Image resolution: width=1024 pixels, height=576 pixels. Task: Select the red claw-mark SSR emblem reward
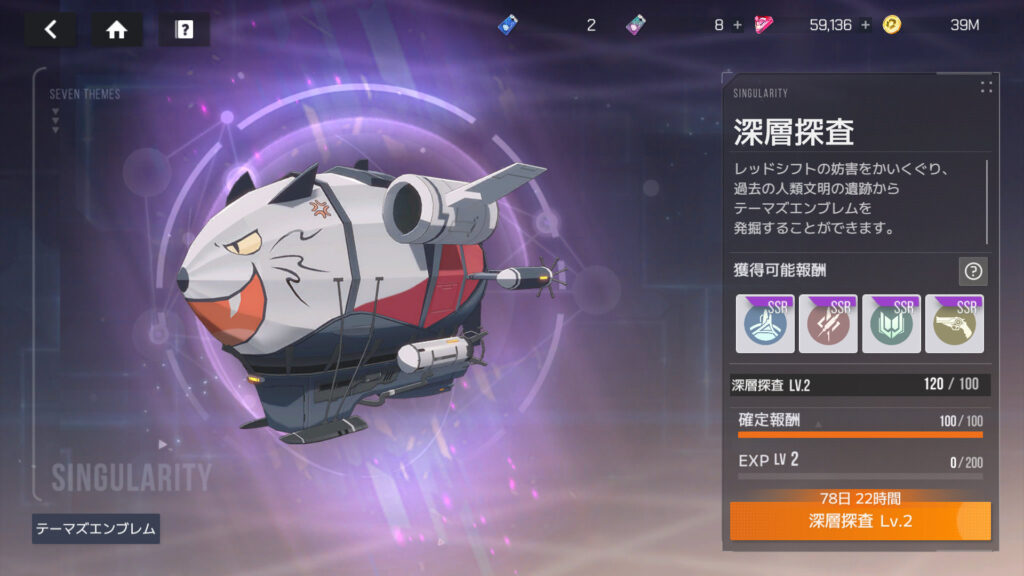[828, 323]
